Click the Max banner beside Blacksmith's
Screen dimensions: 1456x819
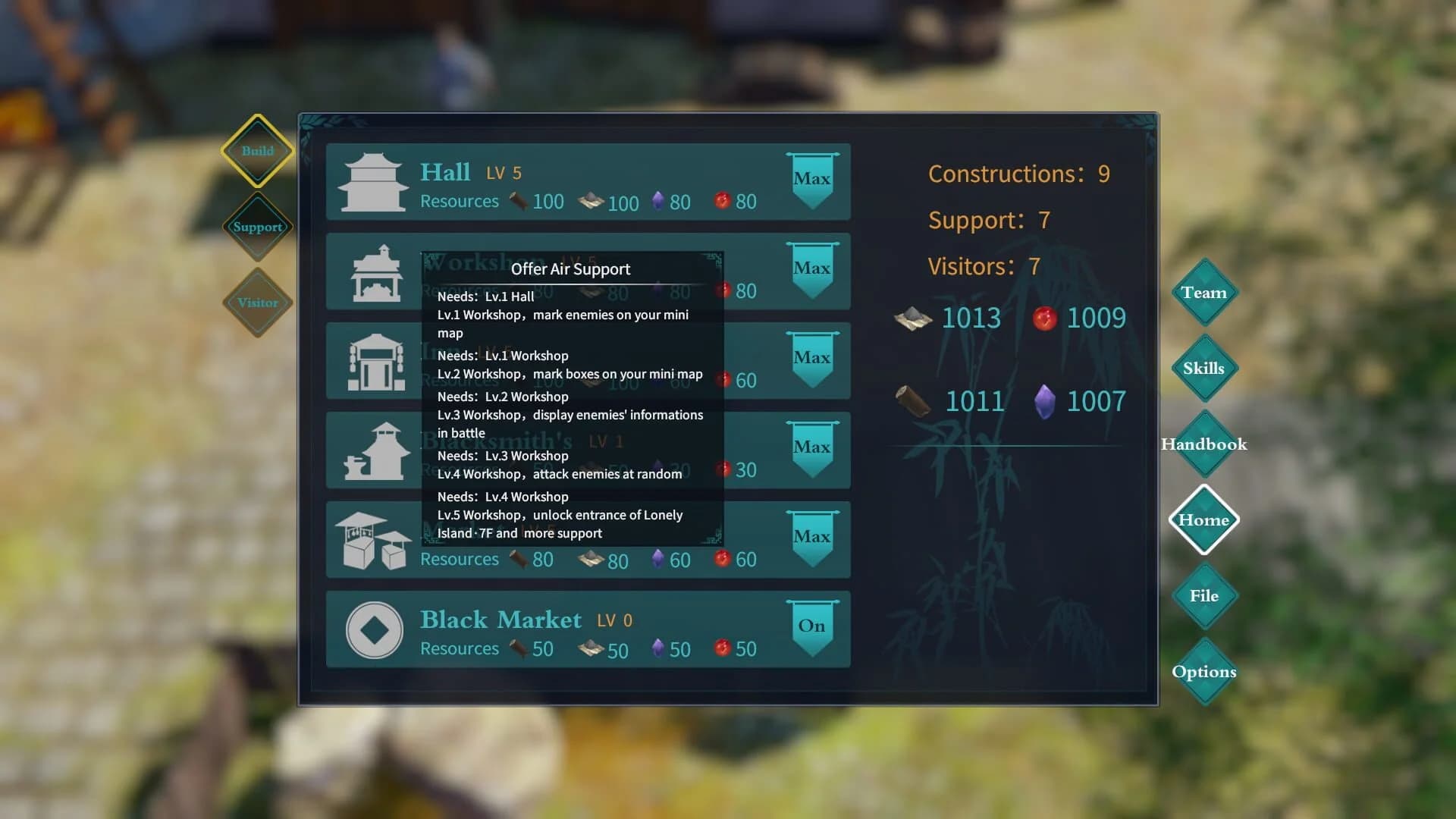coord(812,447)
